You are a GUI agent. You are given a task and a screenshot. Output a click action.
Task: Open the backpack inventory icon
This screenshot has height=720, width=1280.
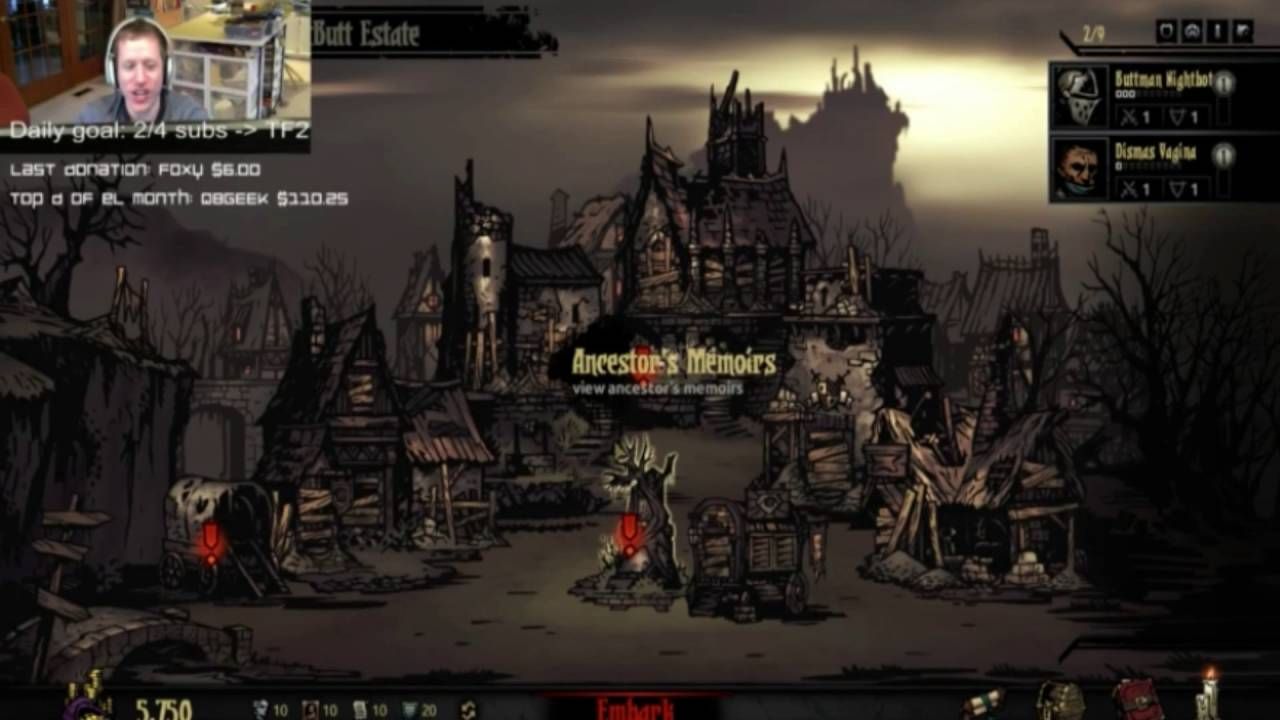click(x=1059, y=702)
